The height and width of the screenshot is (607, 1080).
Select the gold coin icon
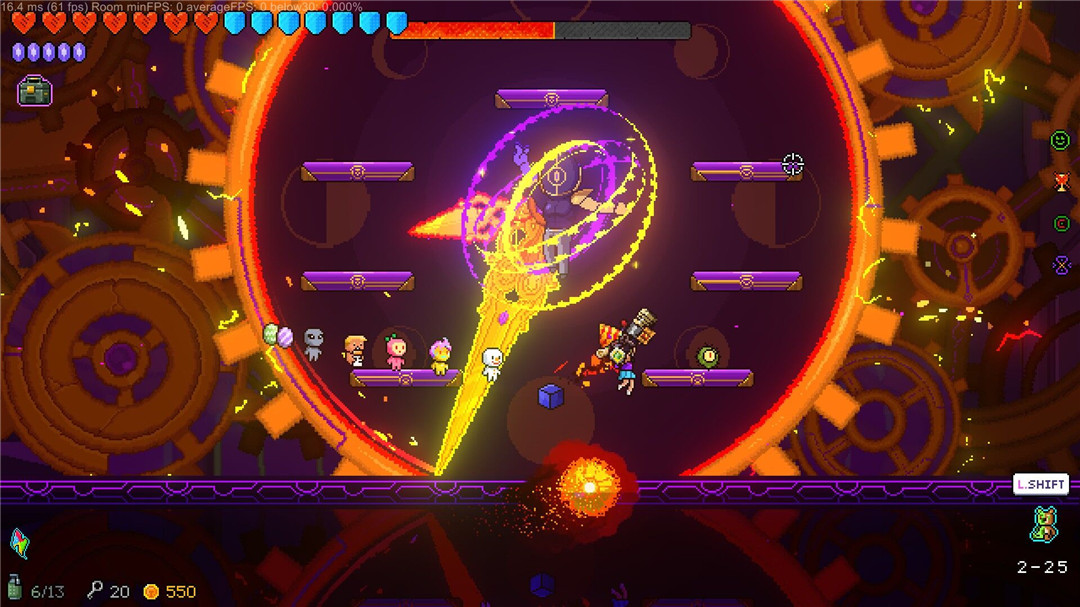[x=151, y=591]
